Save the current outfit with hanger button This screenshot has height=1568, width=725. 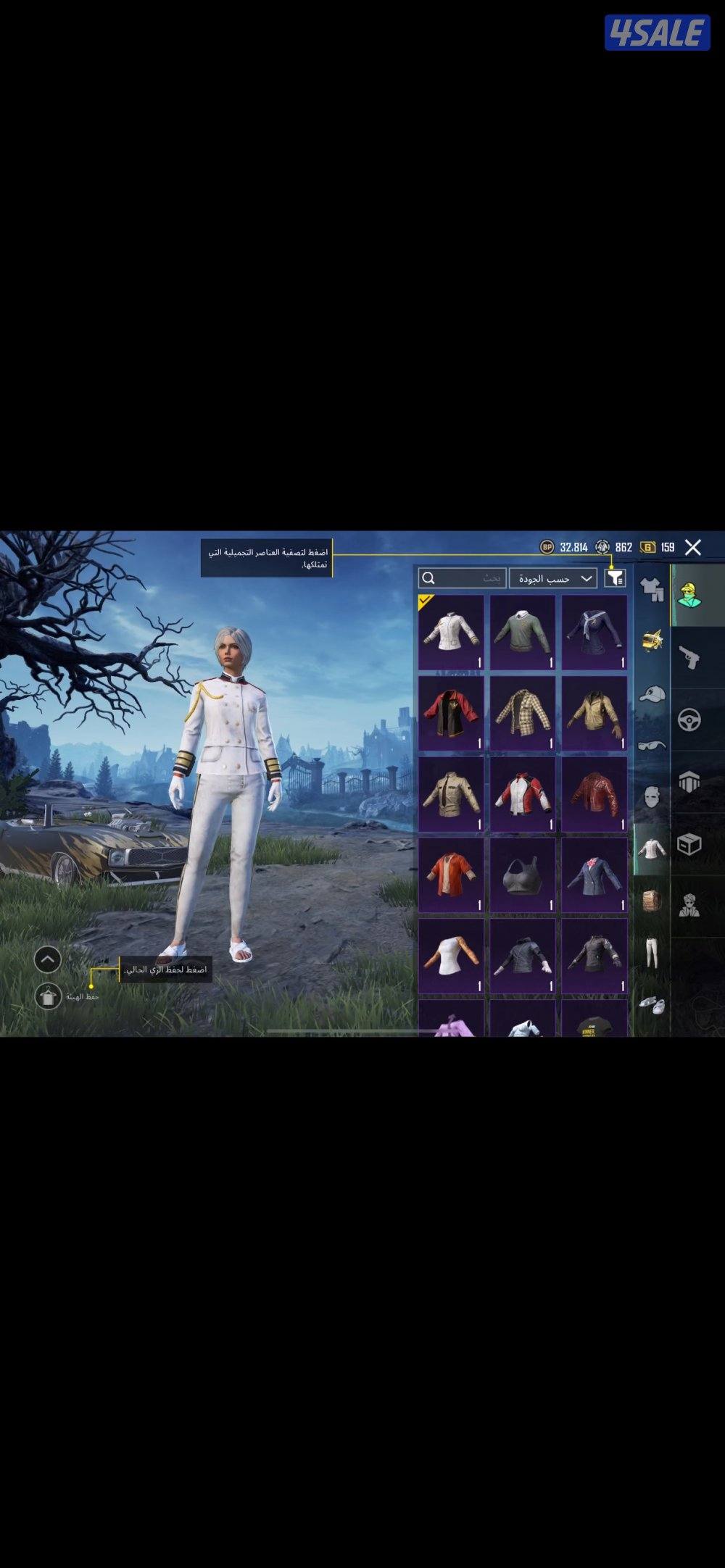click(x=48, y=996)
